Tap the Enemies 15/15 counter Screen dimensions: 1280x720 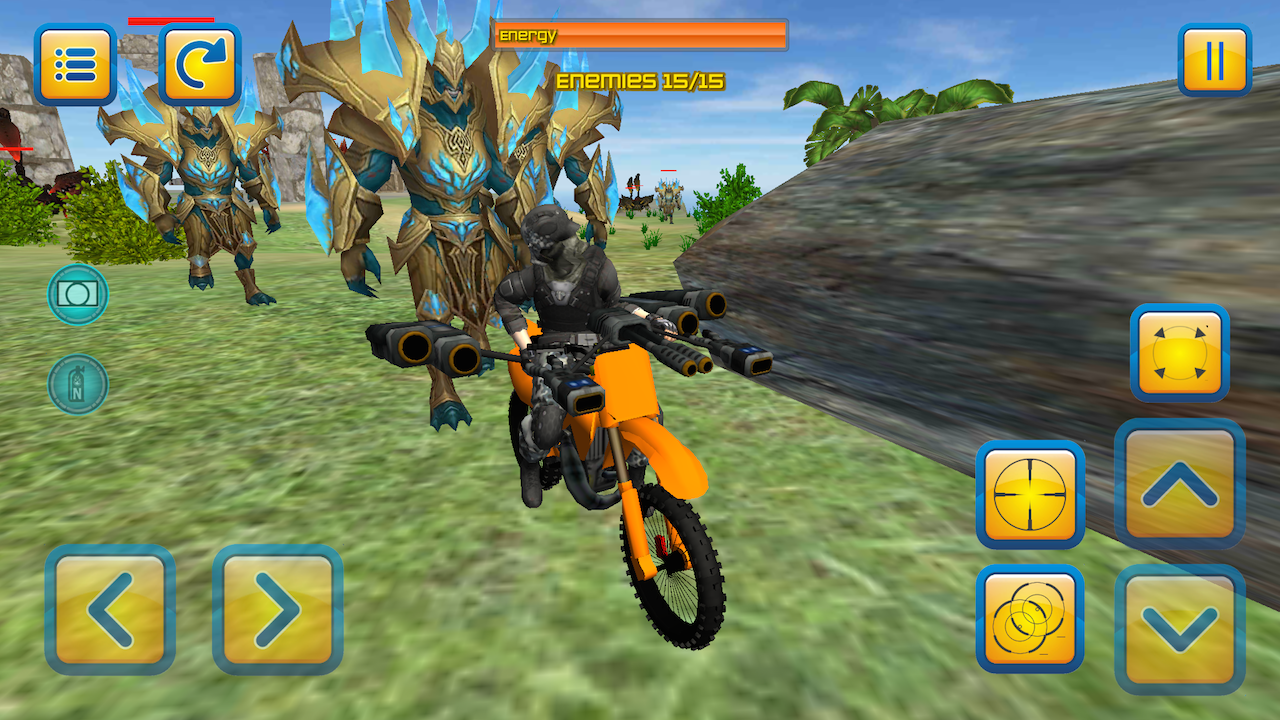coord(640,80)
